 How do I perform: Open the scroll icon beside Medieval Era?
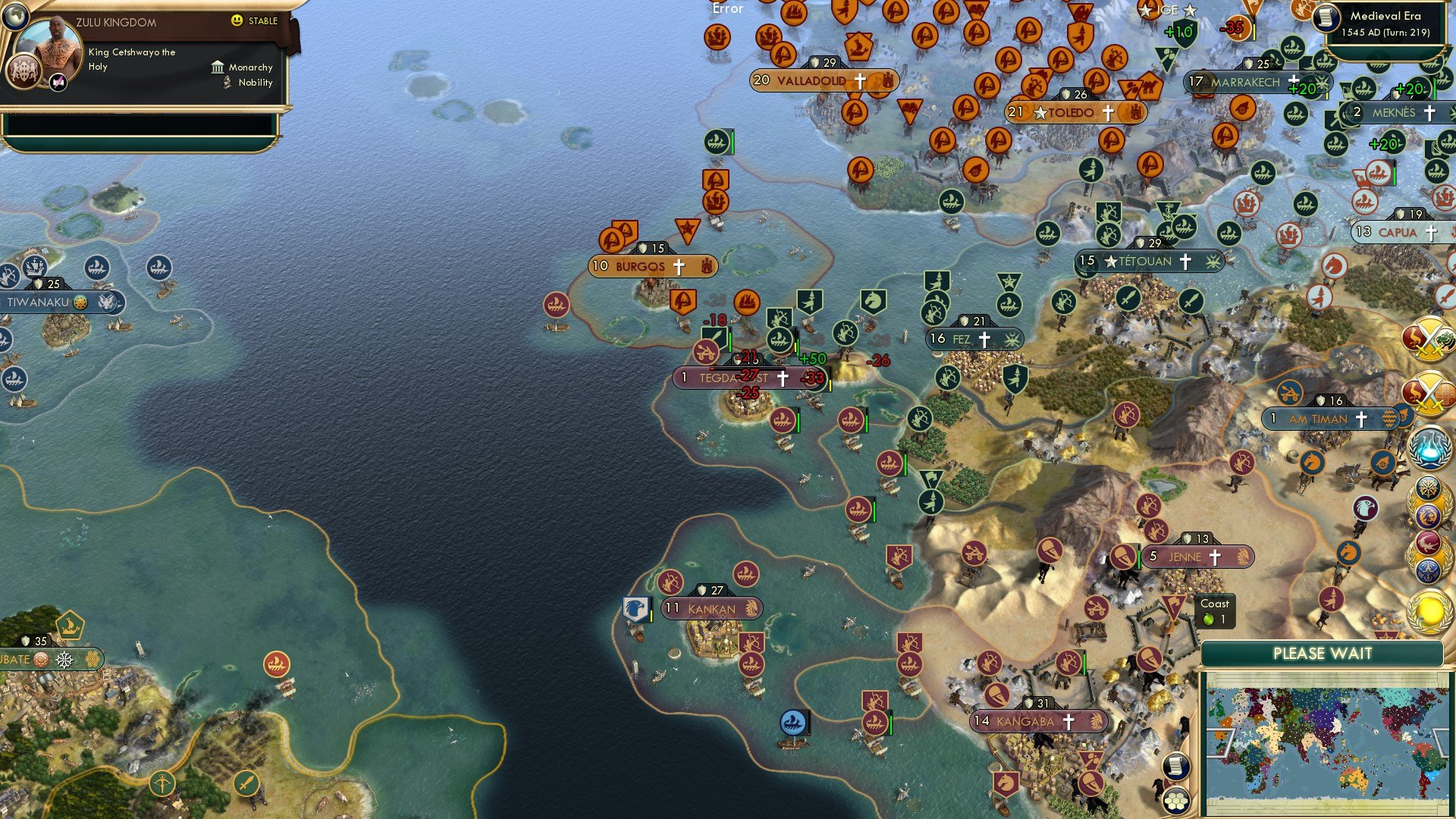tap(1326, 17)
